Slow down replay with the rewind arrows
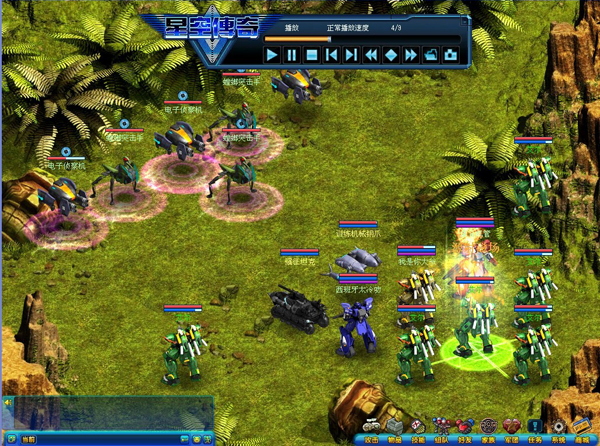Screen dimensions: 600x446 coord(370,54)
